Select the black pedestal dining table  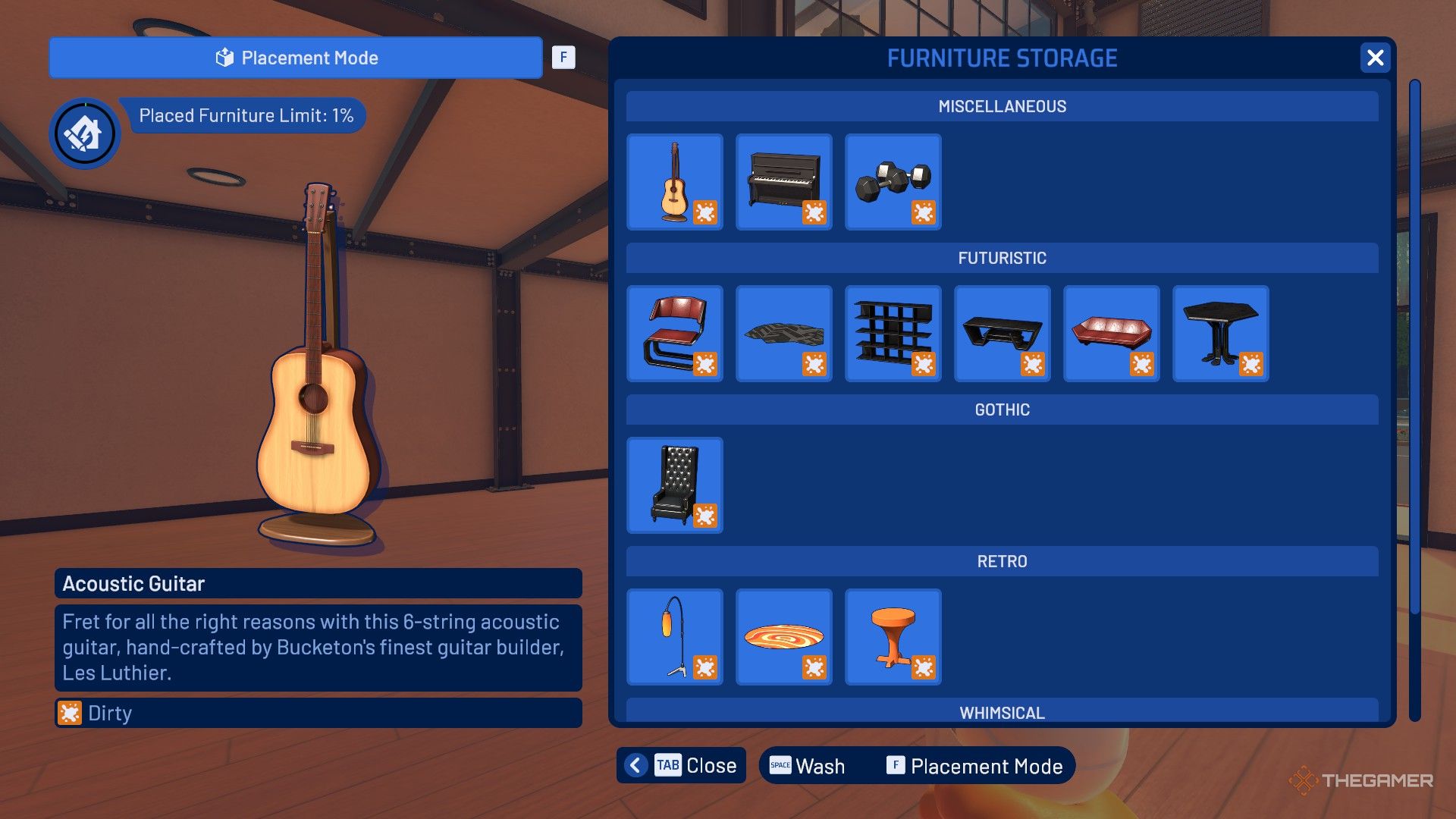pos(1220,334)
